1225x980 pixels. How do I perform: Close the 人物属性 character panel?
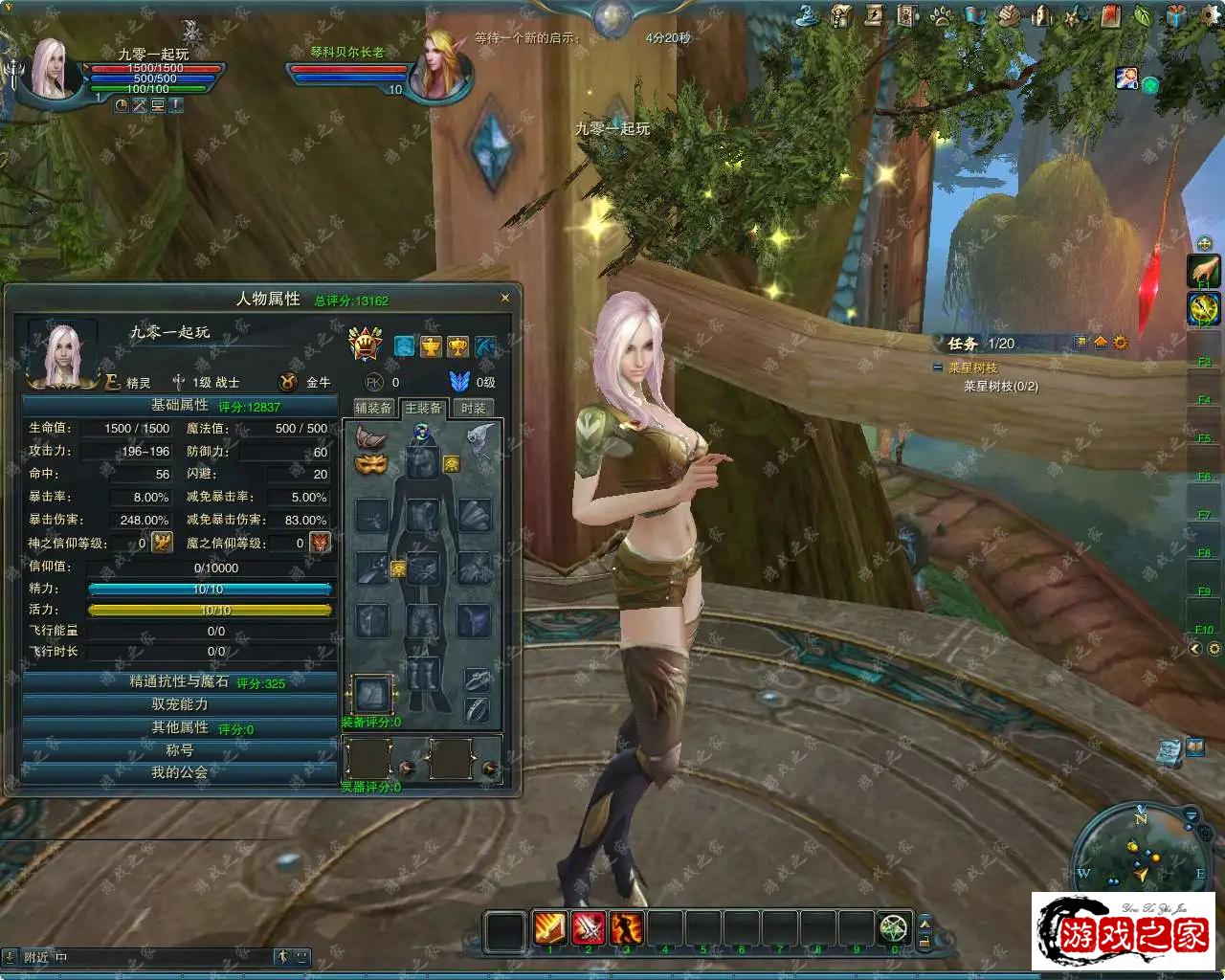(x=505, y=298)
